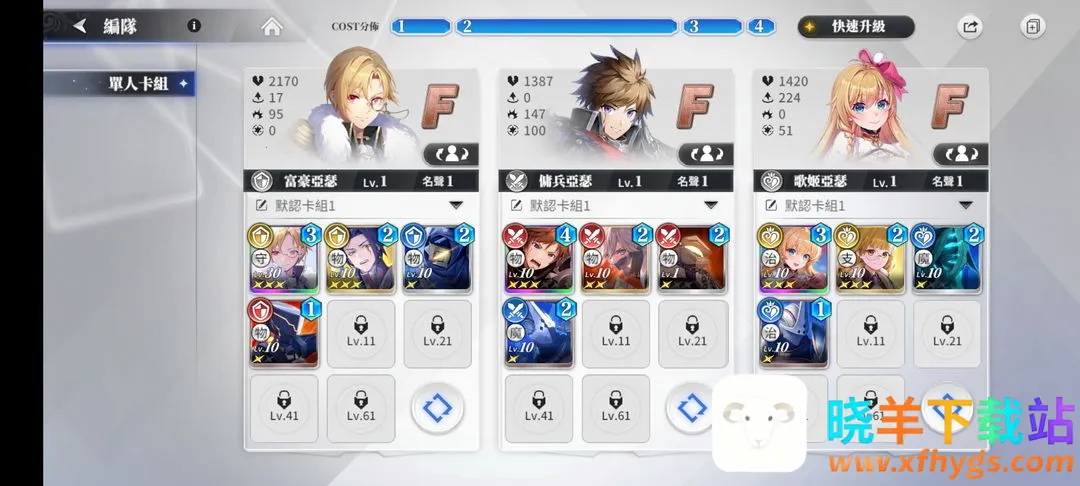The height and width of the screenshot is (486, 1080).
Task: Choose the cost 4 red card of 傭兵亞瑟
Action: (539, 258)
